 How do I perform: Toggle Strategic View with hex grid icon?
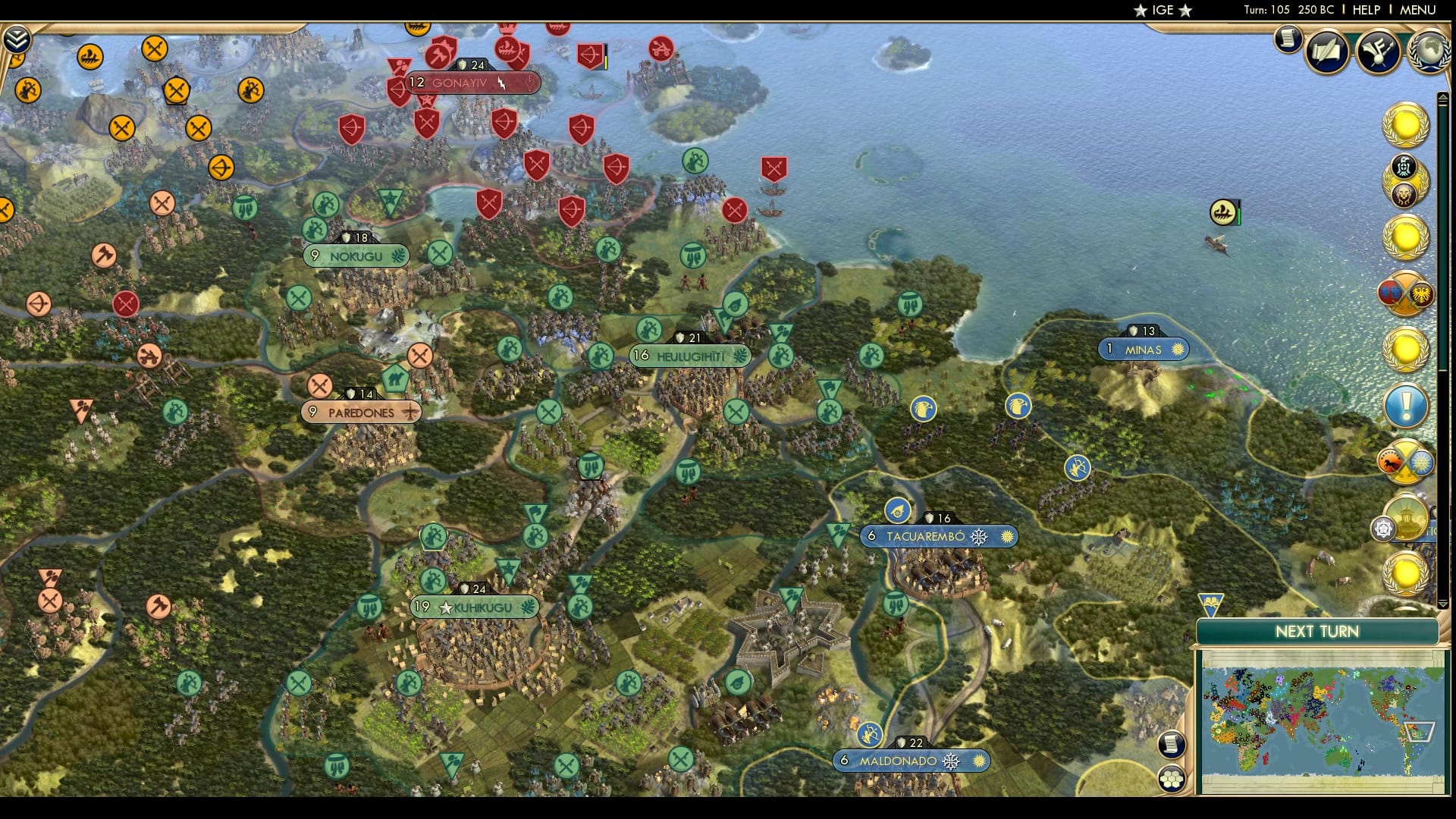(1172, 777)
